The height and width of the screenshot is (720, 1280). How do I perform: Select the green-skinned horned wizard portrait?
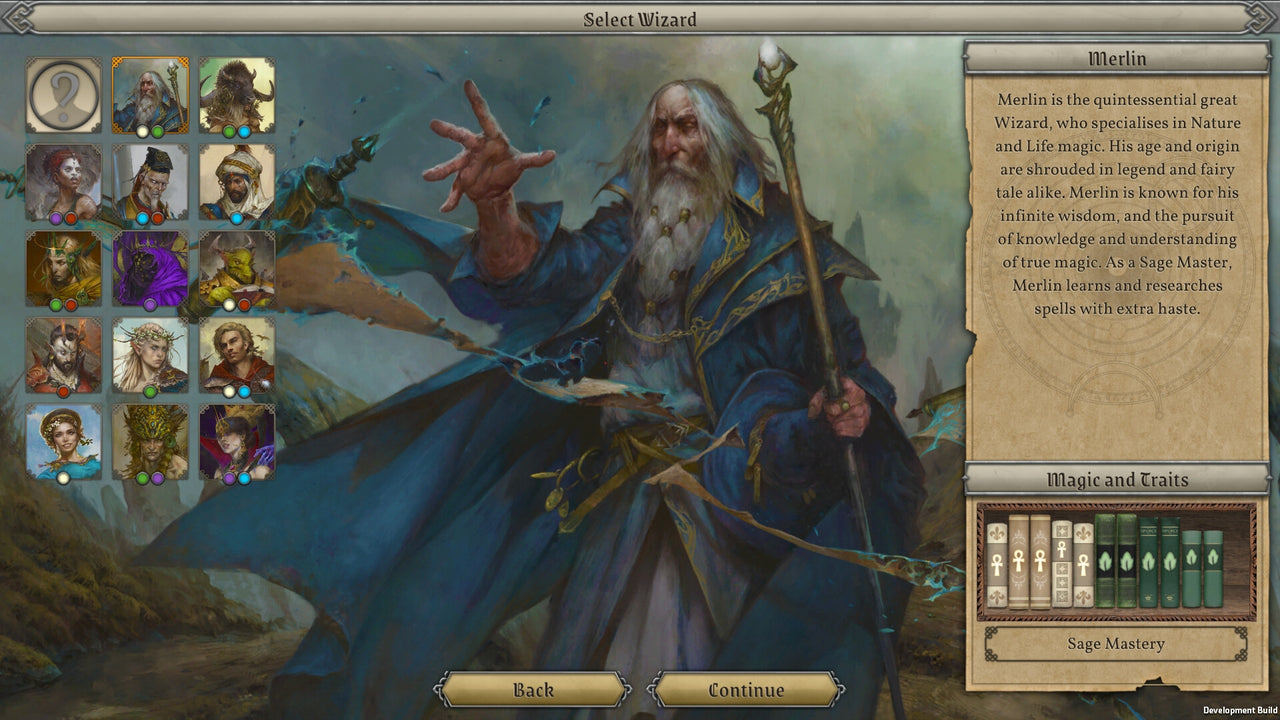point(237,268)
